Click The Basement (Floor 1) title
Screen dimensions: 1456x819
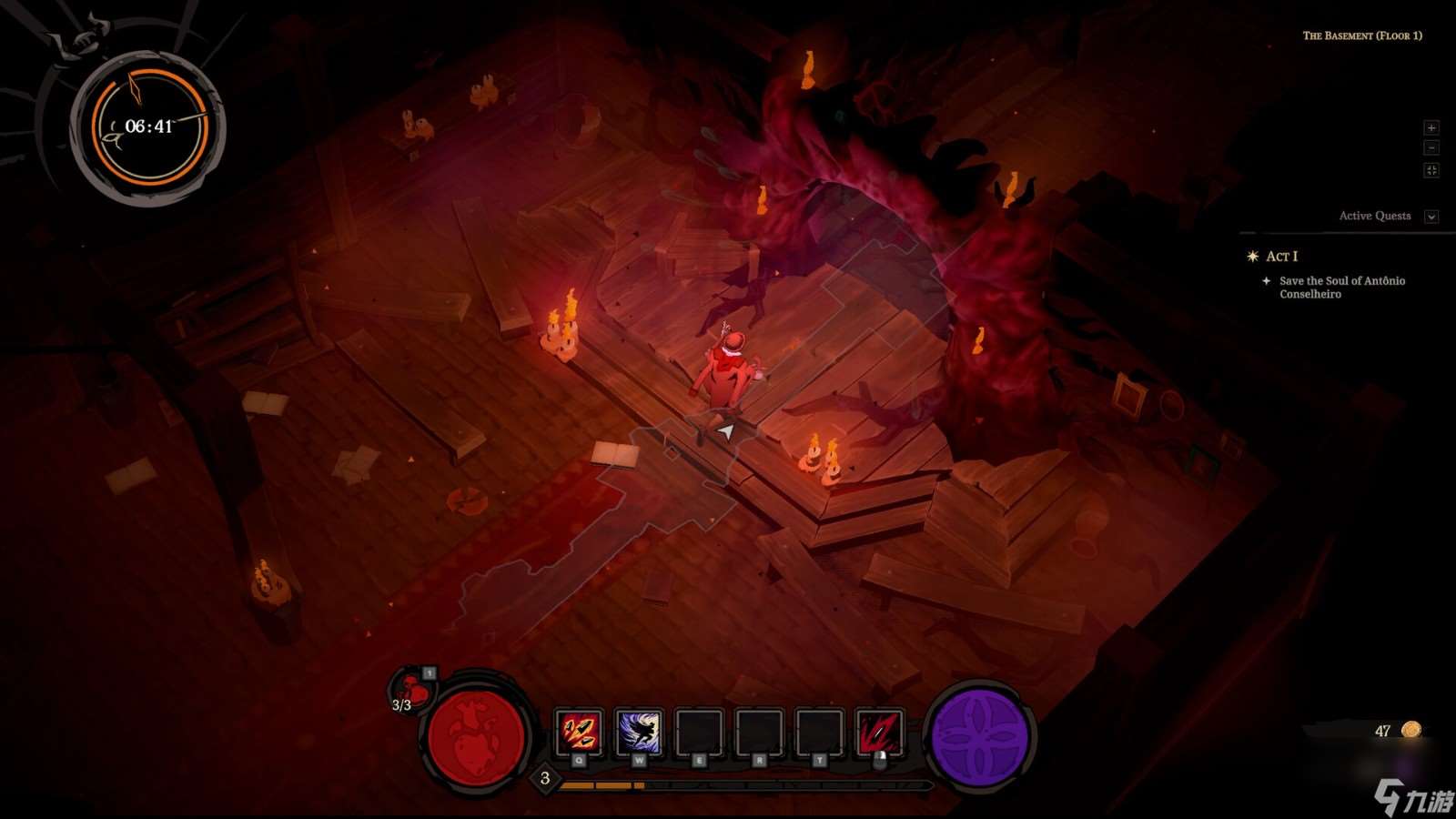(1365, 36)
